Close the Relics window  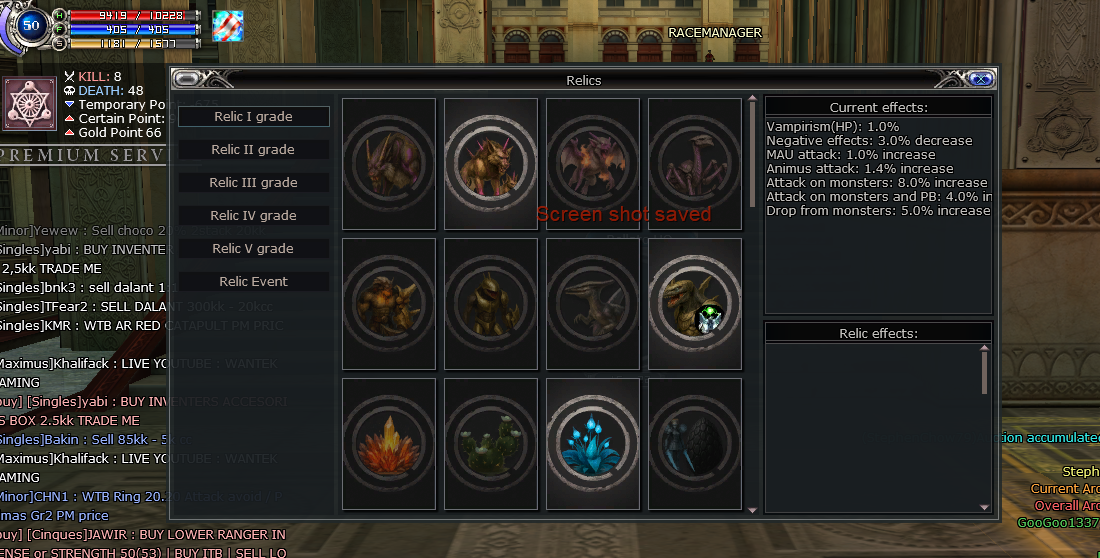click(x=981, y=80)
